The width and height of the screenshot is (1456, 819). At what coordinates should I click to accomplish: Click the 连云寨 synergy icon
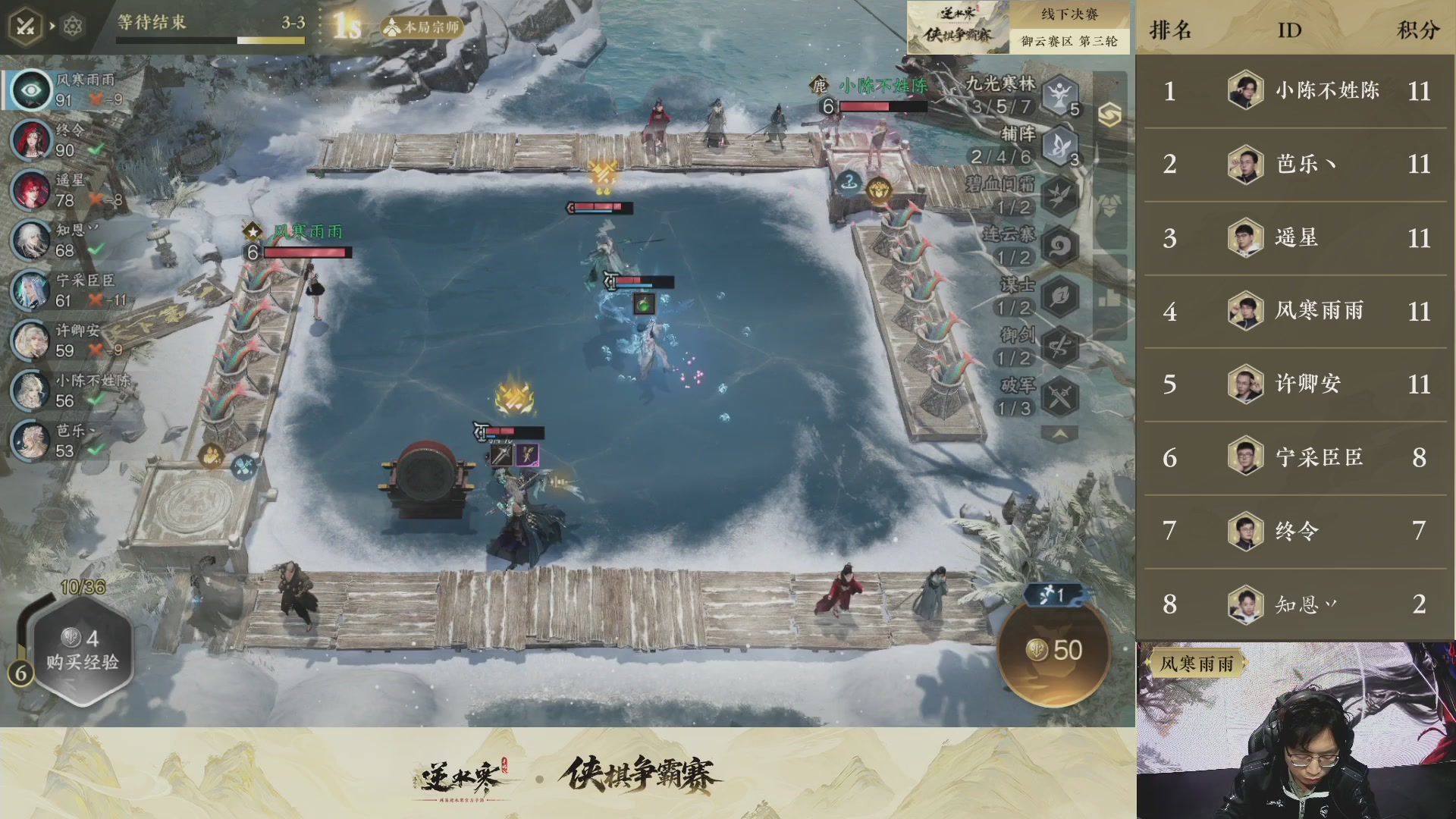1057,244
